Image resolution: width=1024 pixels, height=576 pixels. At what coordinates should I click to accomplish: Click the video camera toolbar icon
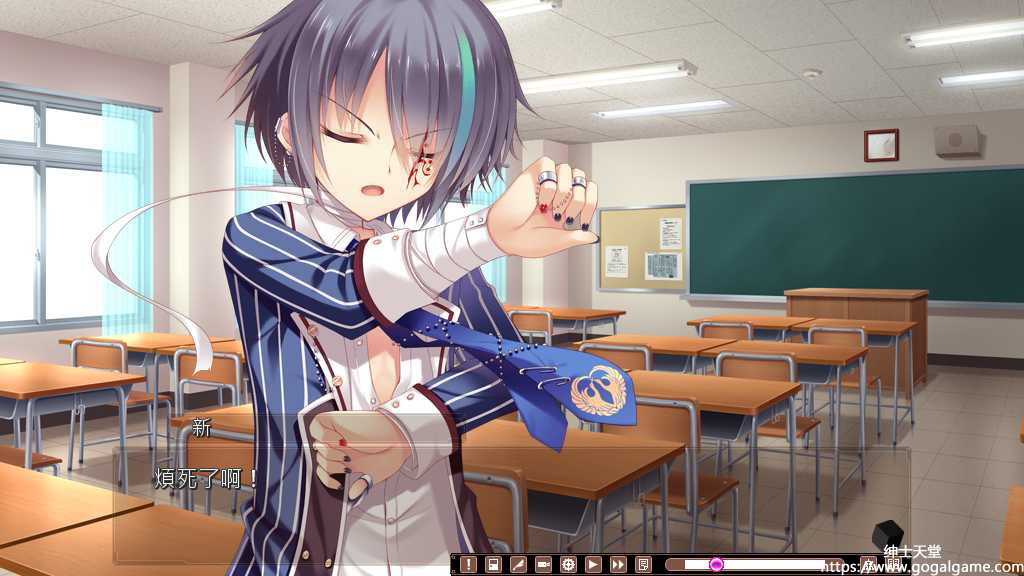click(x=543, y=565)
